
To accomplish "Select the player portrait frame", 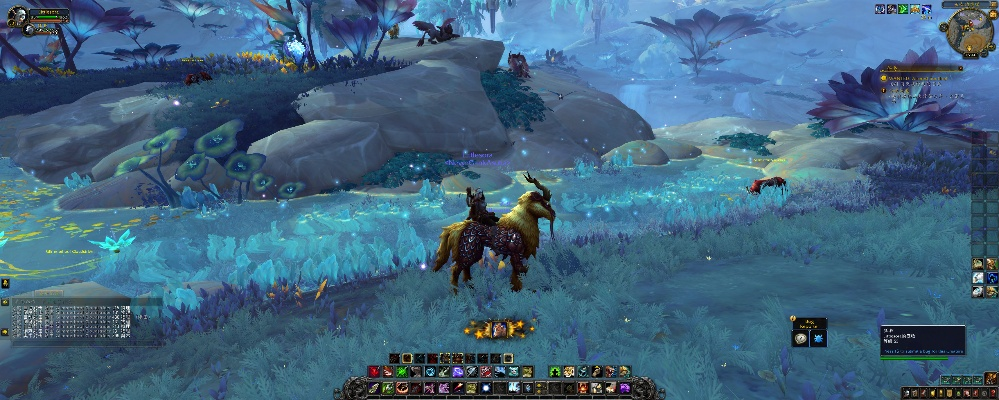I will click(x=20, y=14).
